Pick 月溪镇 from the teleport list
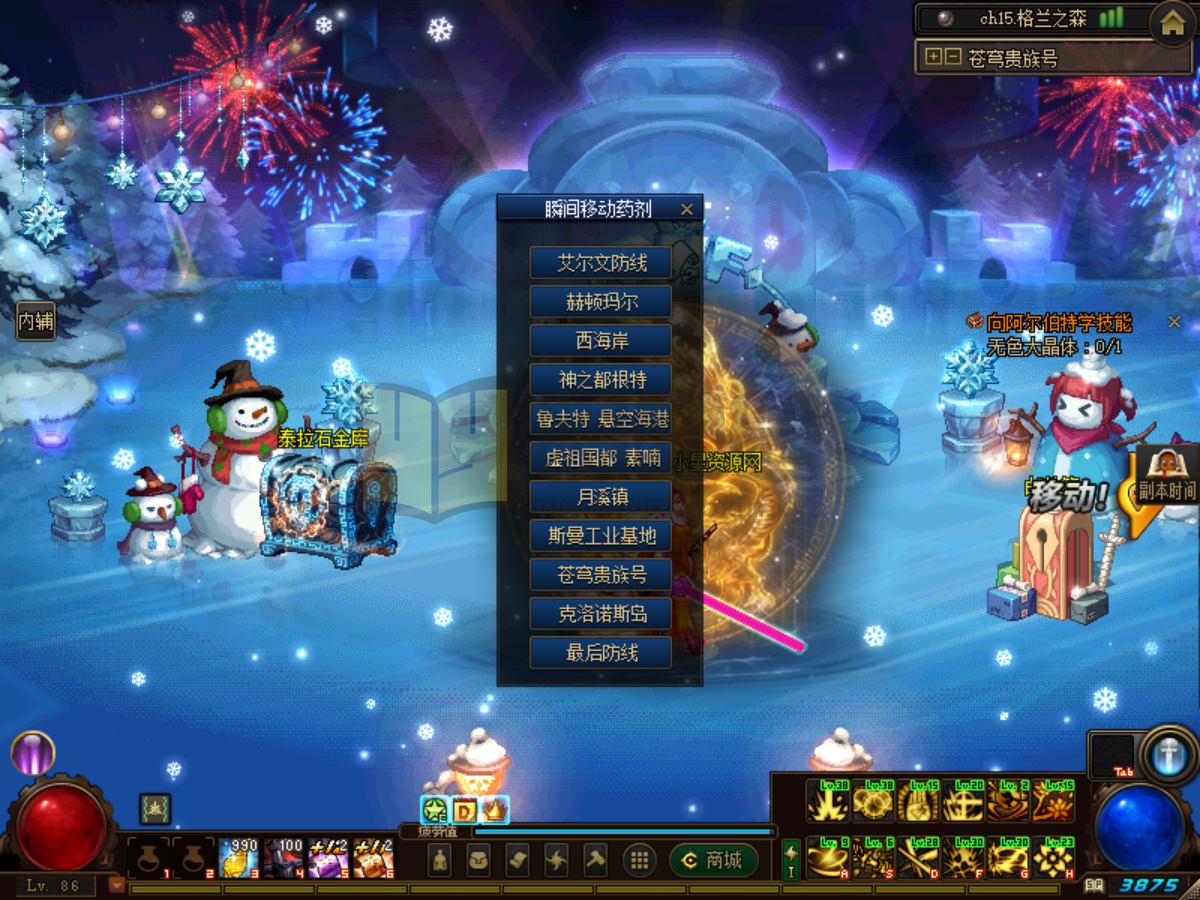Screen dimensions: 1200x900 (601, 497)
